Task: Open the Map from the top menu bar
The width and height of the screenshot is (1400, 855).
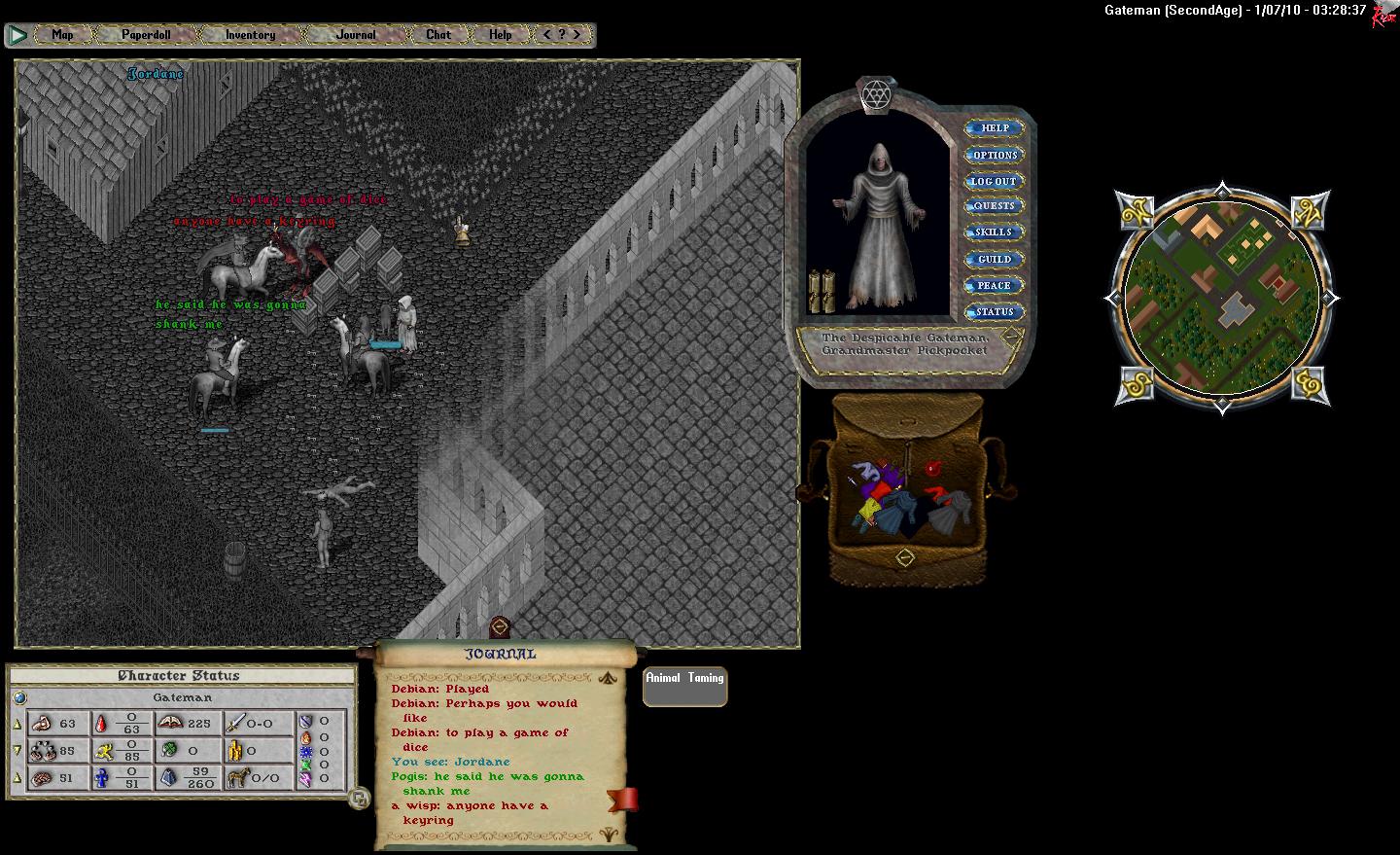Action: pyautogui.click(x=62, y=35)
